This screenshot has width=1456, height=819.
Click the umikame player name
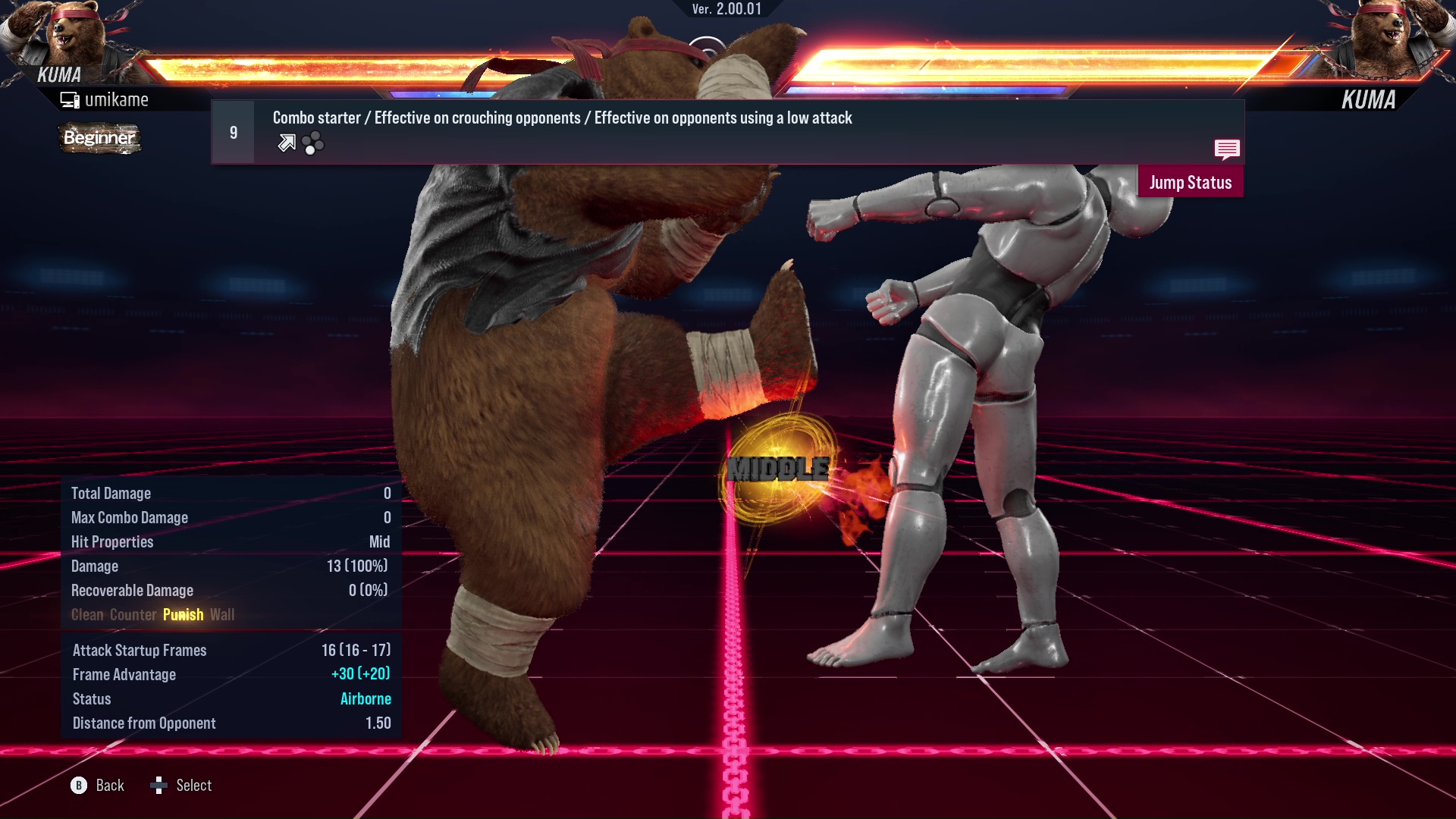118,99
